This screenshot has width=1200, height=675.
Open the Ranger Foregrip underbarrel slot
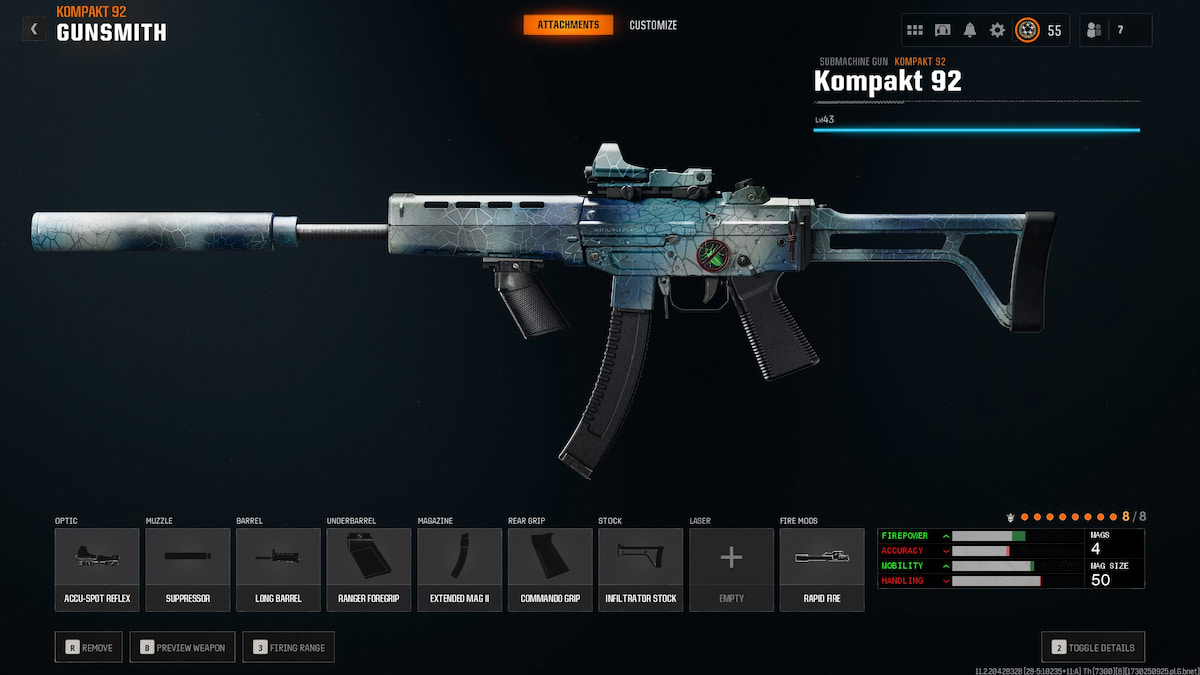(369, 569)
